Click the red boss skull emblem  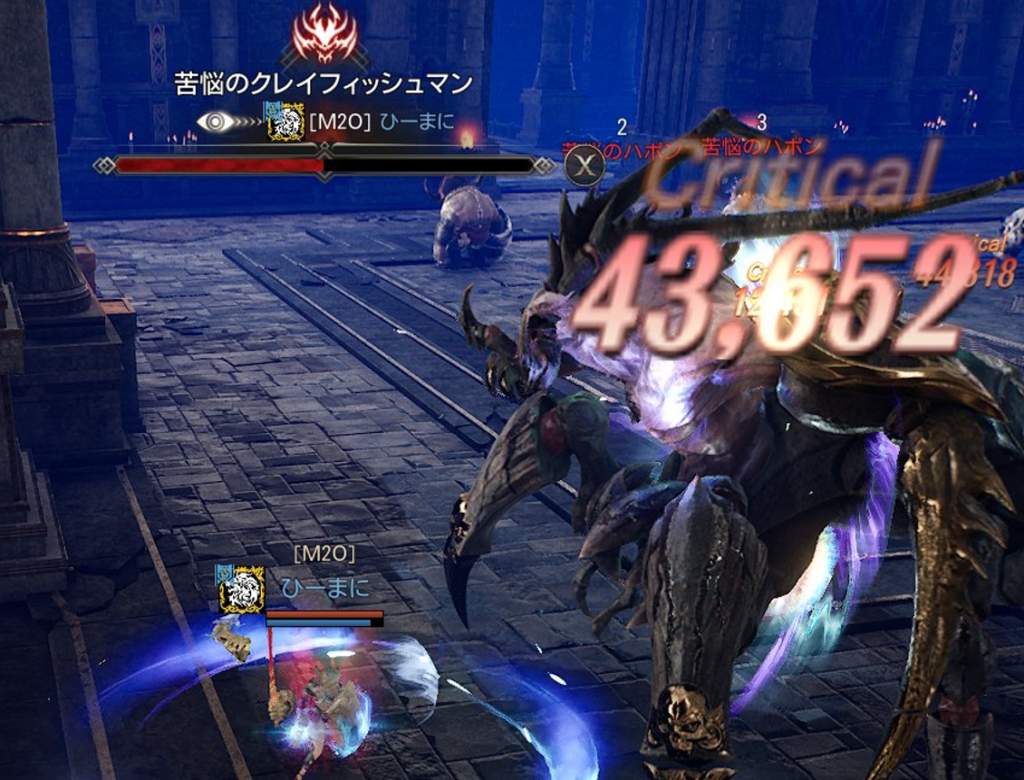click(324, 33)
